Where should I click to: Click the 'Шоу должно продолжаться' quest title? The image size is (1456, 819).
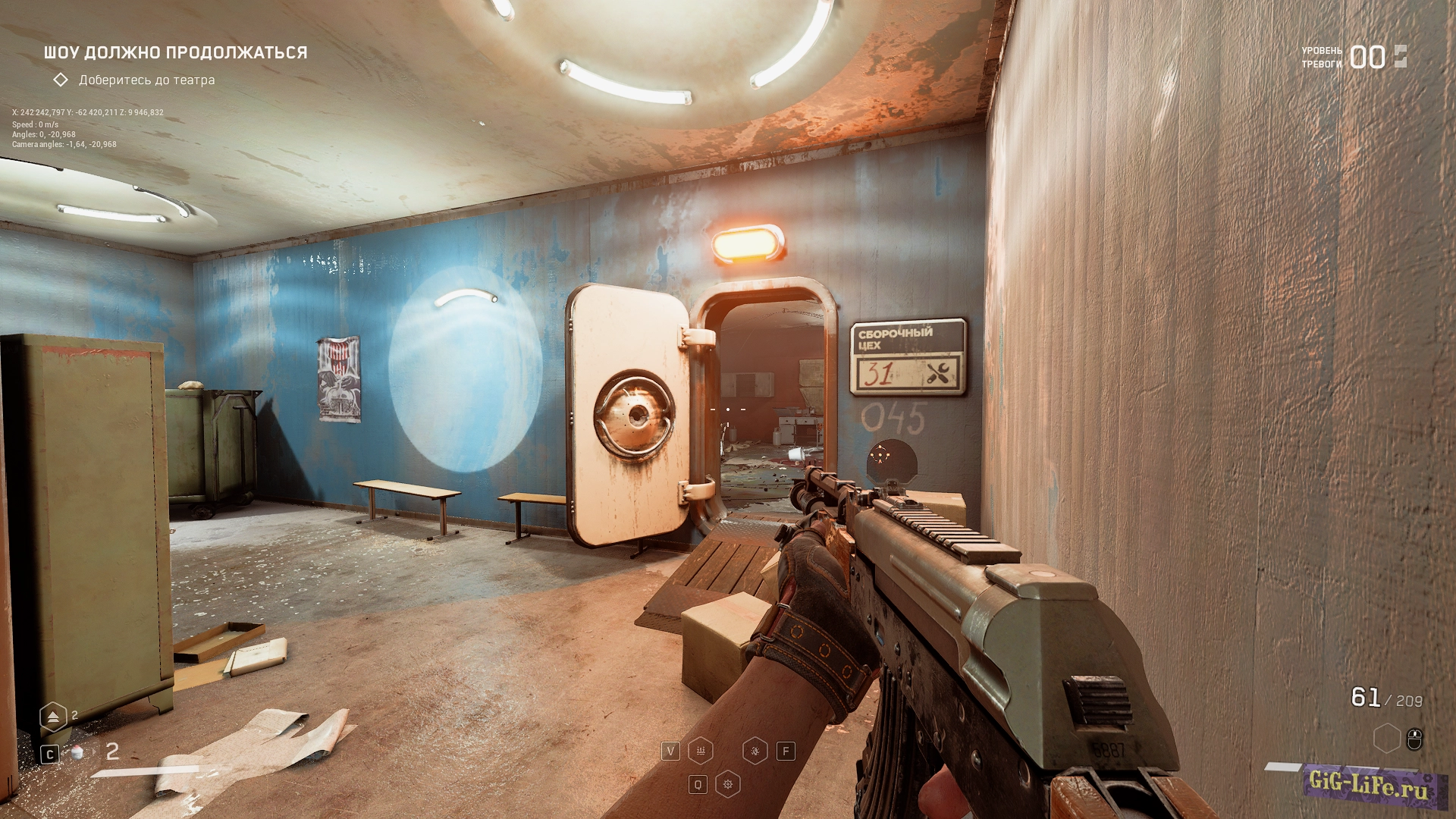(x=175, y=52)
